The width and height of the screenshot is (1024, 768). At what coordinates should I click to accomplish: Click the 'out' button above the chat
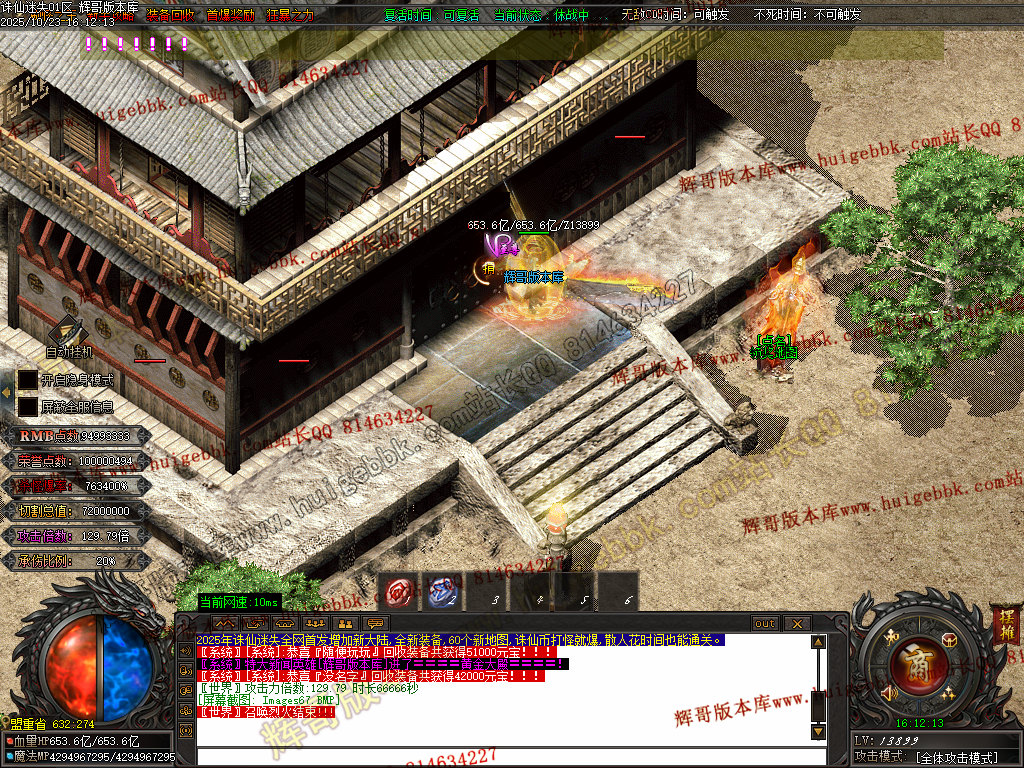(x=765, y=623)
